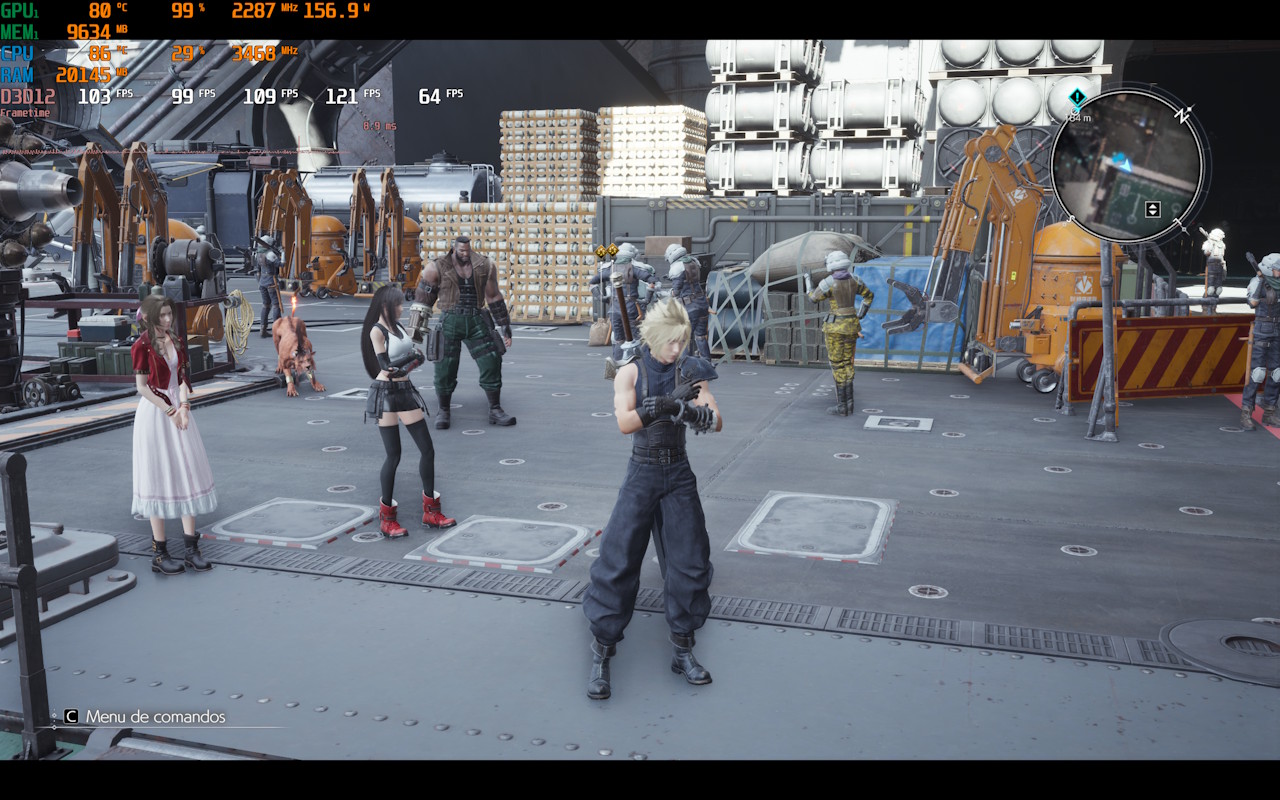1280x800 pixels.
Task: Click the elevator icon on the minimap
Action: [x=1152, y=209]
